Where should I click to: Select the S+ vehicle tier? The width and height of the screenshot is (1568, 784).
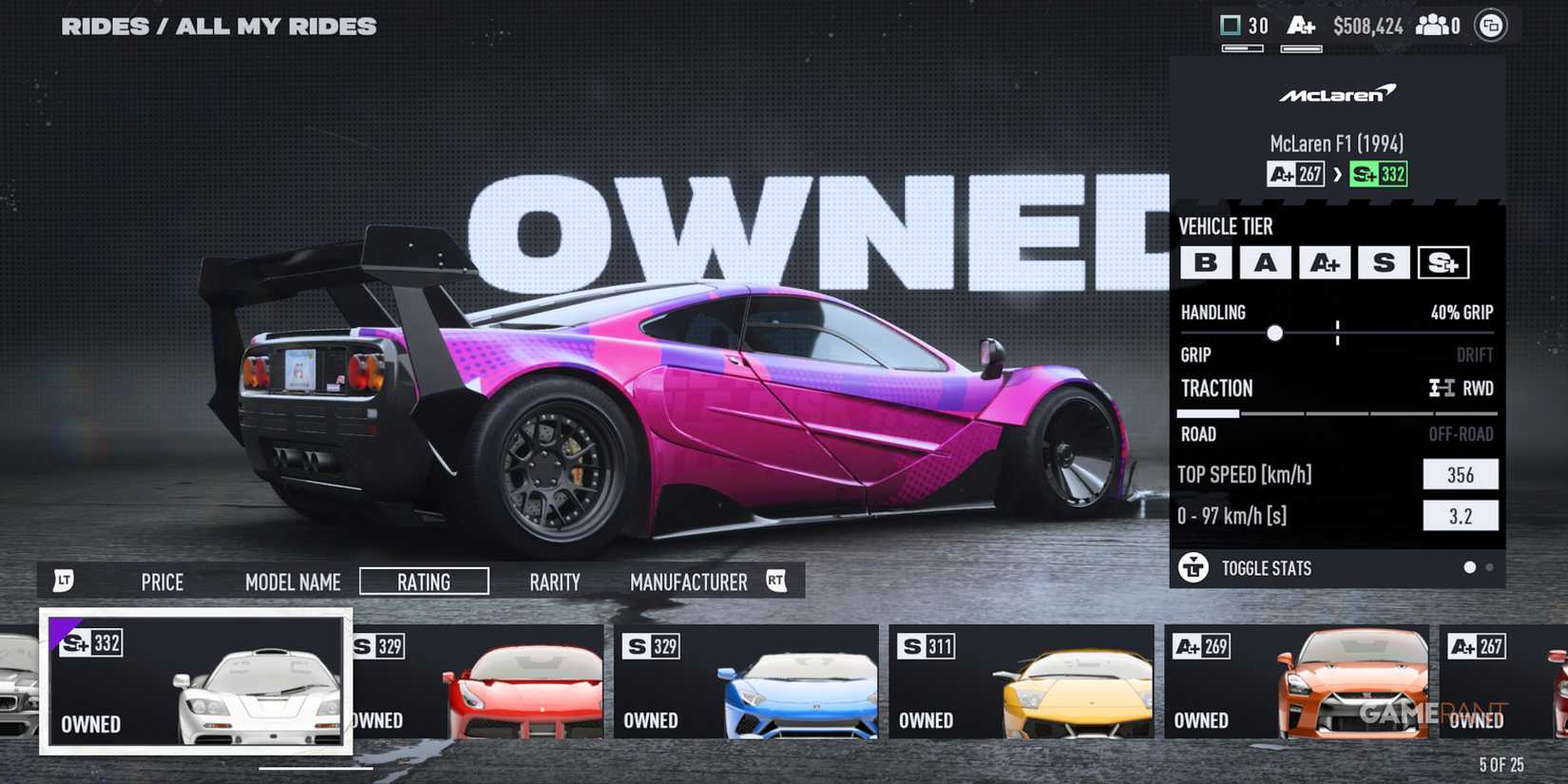tap(1444, 263)
